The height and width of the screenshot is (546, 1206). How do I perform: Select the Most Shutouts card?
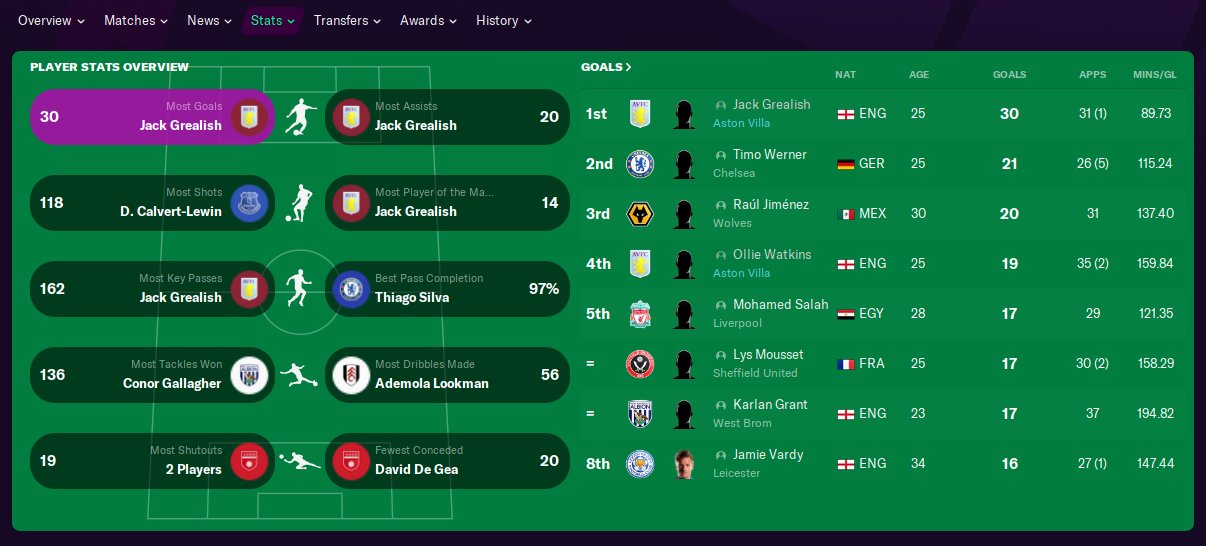[x=152, y=461]
